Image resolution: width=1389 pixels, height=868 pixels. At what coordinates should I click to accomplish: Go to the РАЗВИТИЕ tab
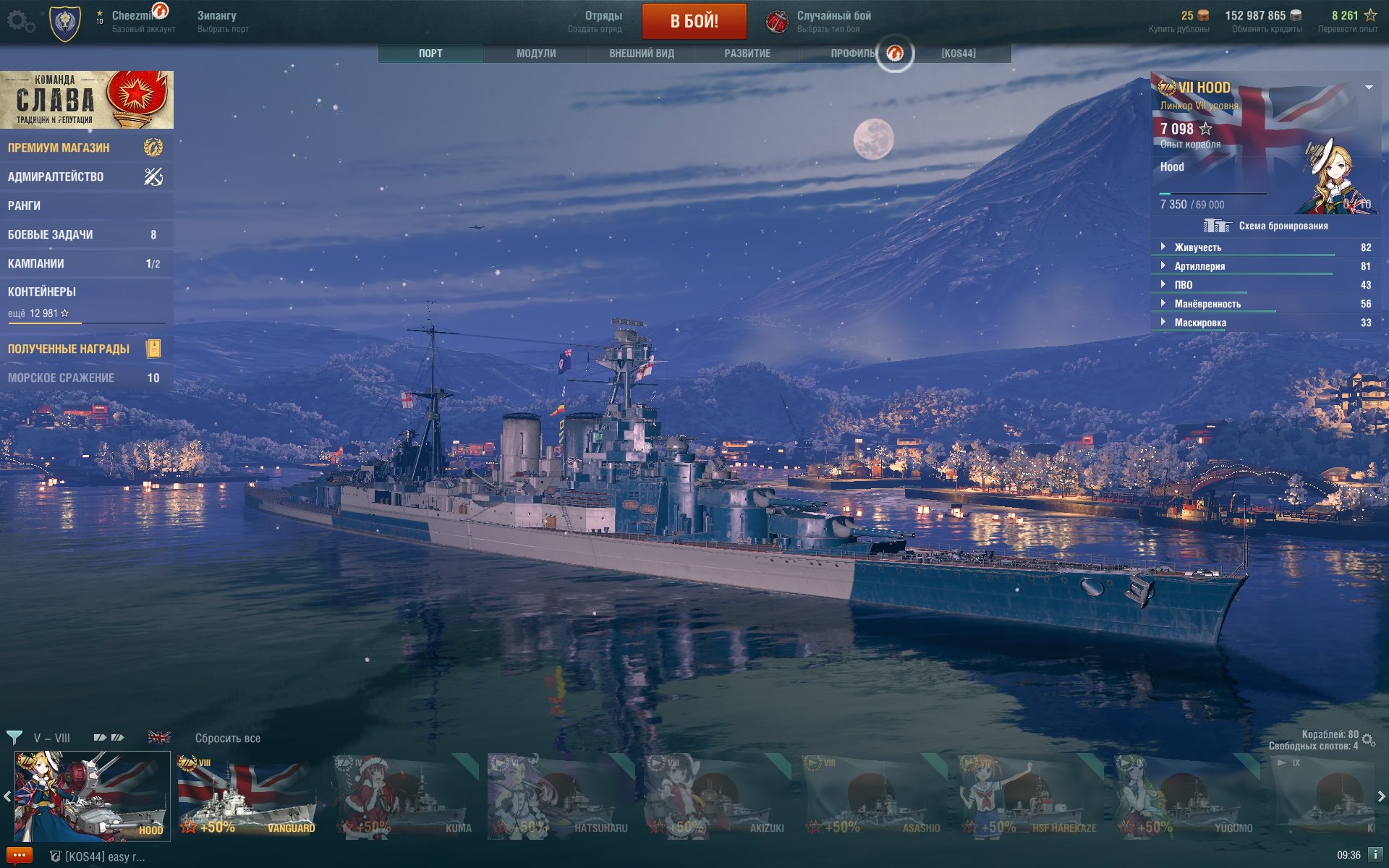coord(747,54)
